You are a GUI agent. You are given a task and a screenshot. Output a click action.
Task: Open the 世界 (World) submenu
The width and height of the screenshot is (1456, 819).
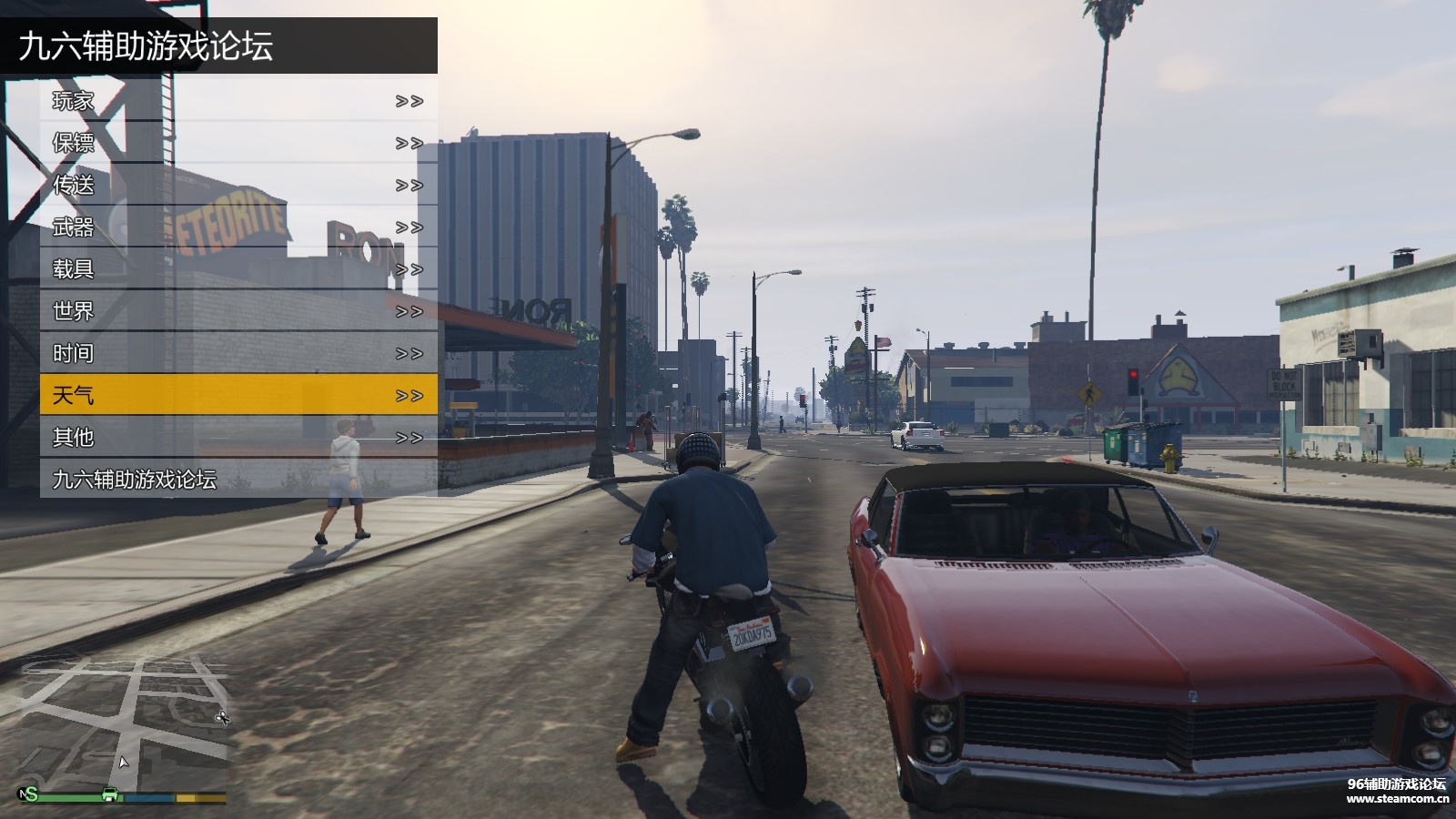point(238,311)
